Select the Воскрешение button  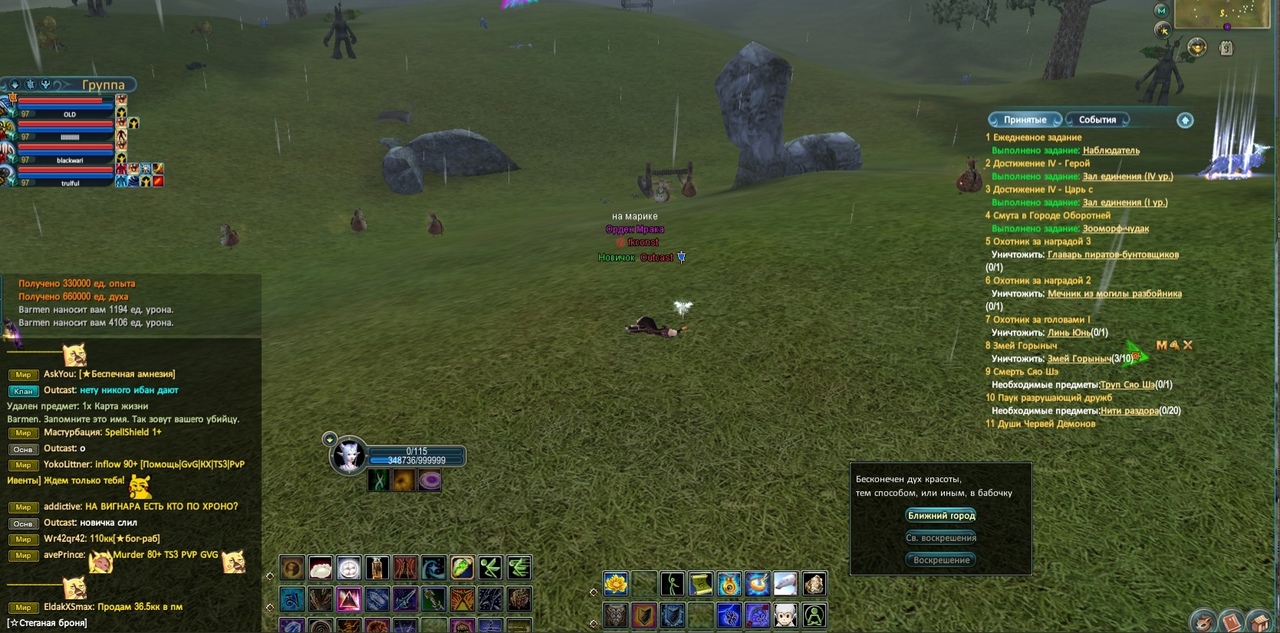(940, 560)
